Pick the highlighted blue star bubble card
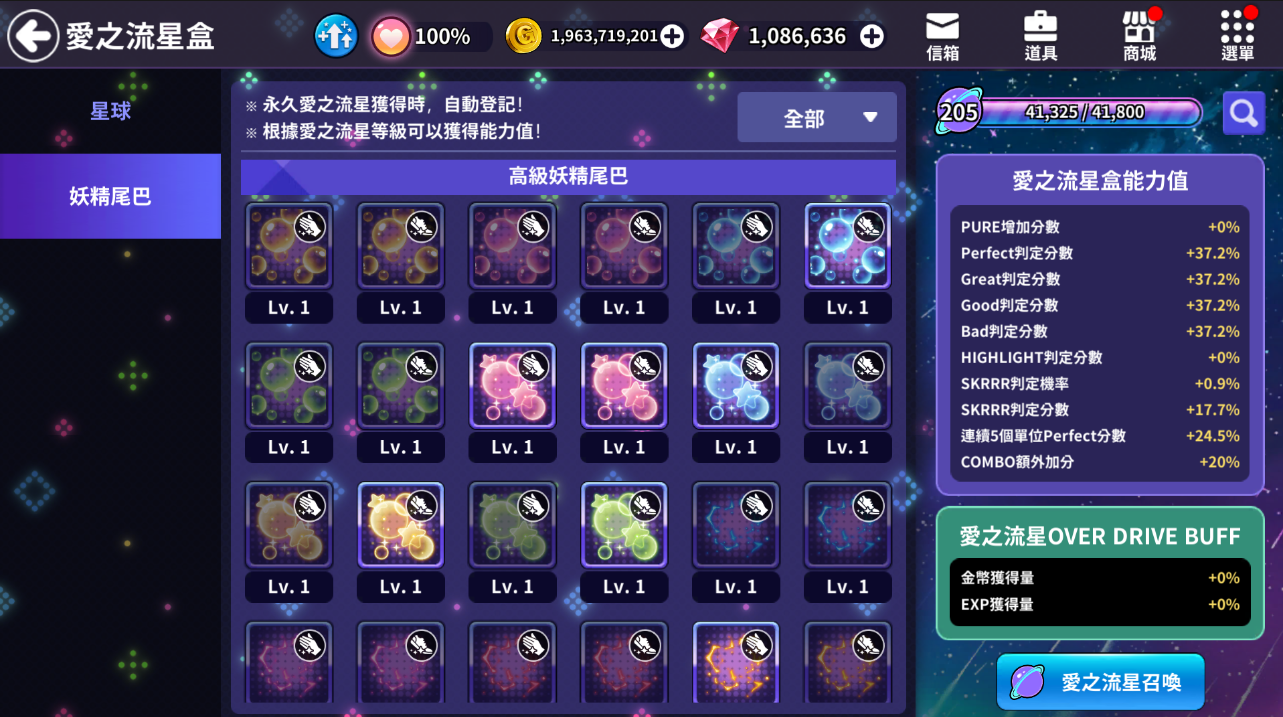The height and width of the screenshot is (717, 1283). (735, 386)
